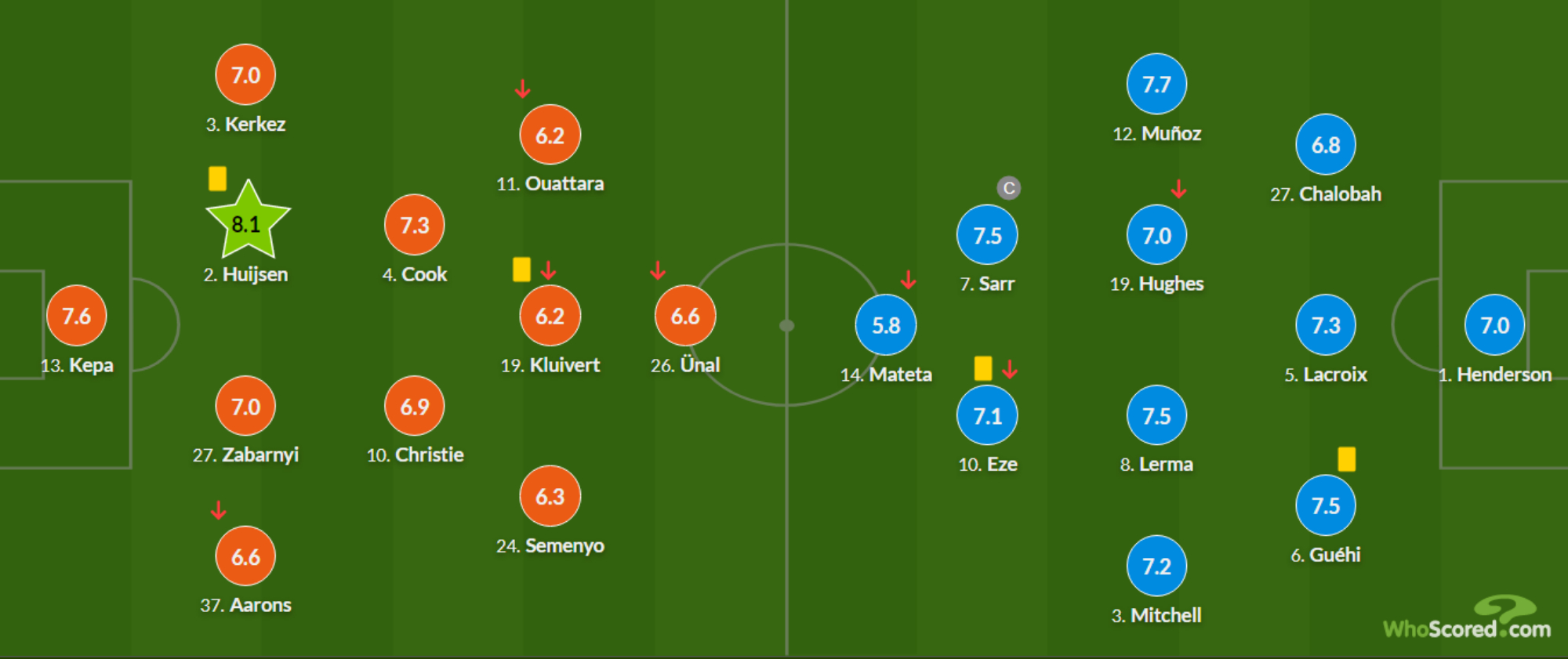Open Kluivert's rating circle

[550, 316]
